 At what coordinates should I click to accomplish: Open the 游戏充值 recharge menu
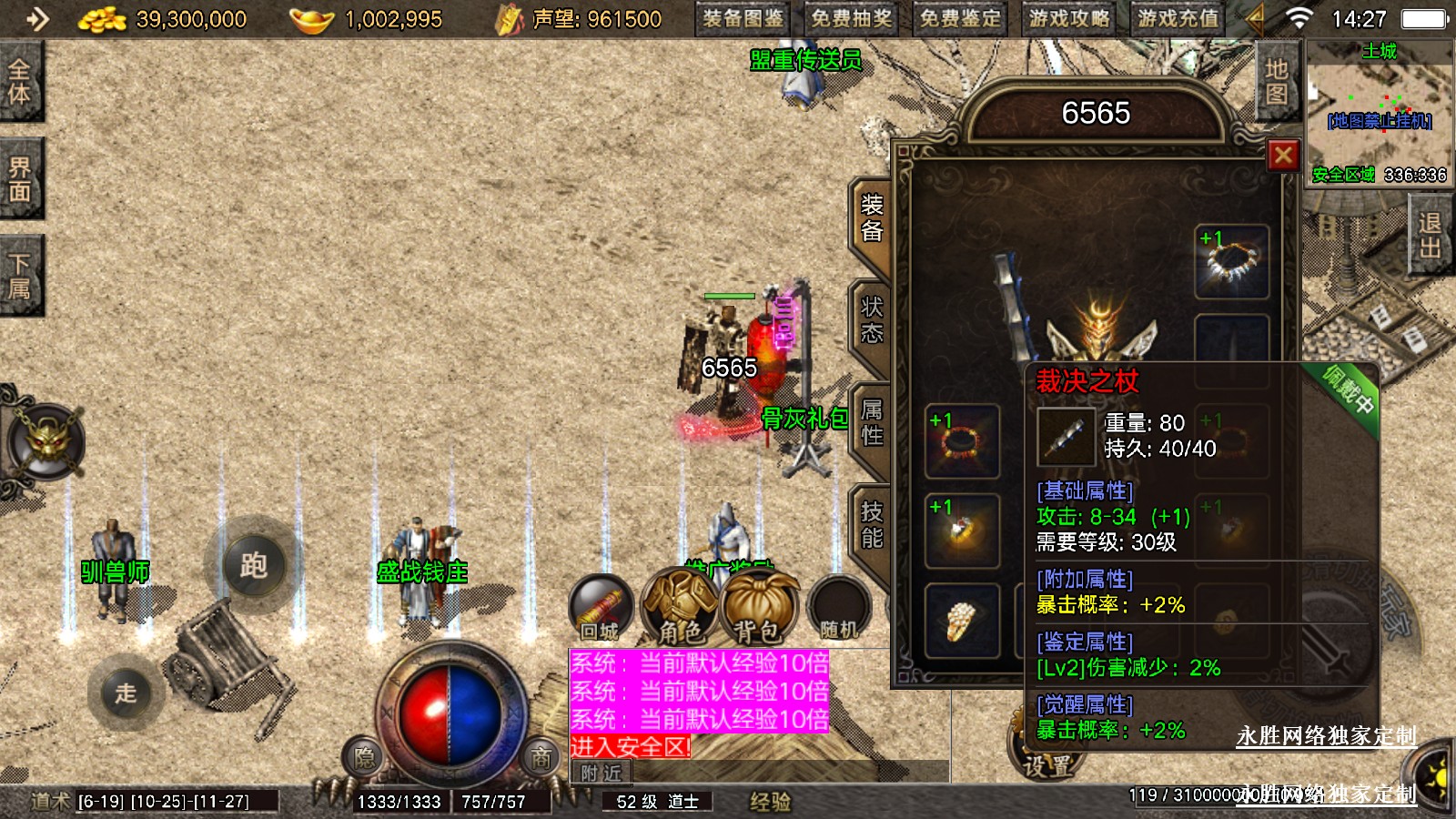point(1178,18)
